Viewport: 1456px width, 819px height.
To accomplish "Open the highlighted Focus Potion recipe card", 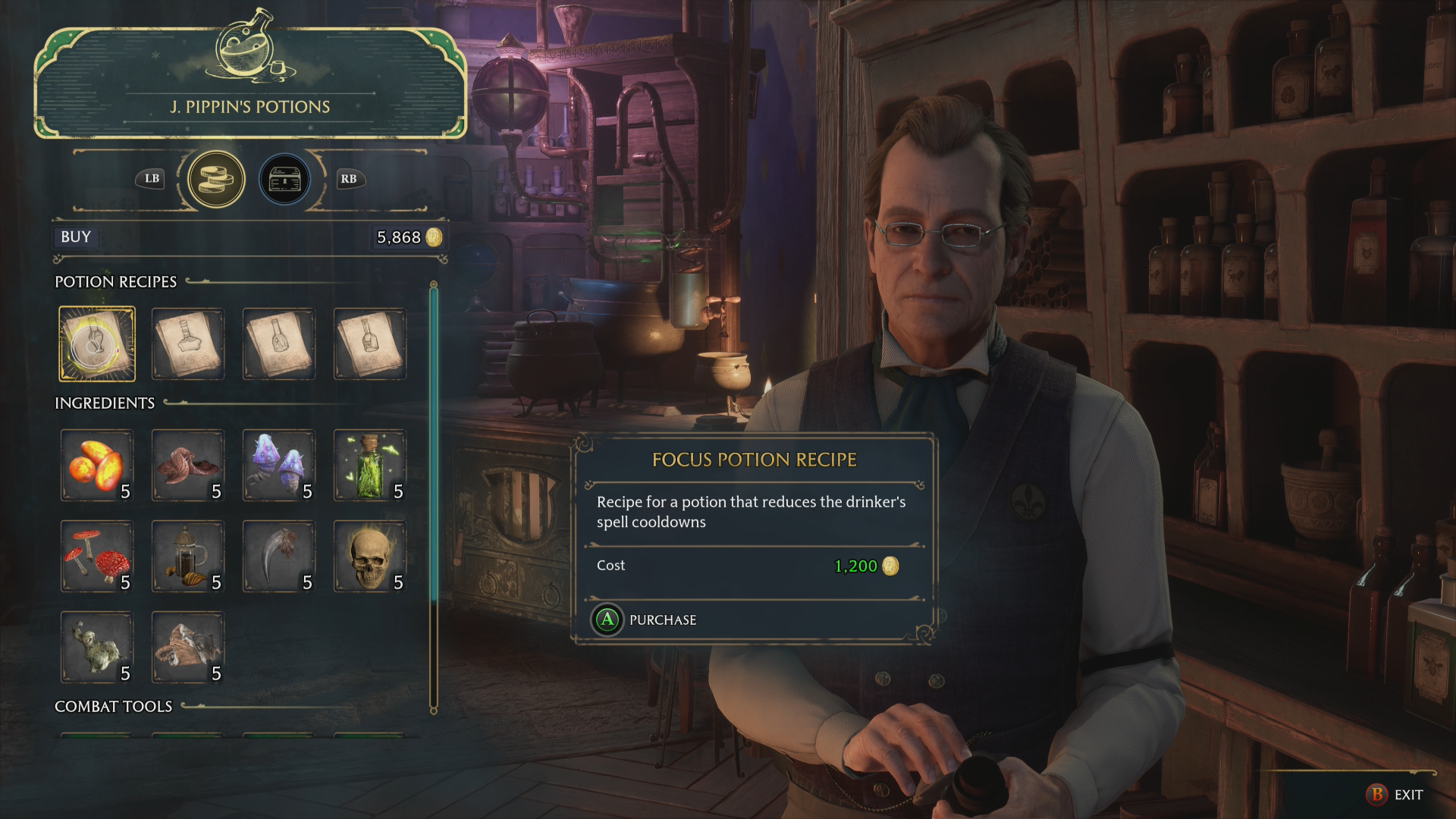I will click(x=97, y=344).
